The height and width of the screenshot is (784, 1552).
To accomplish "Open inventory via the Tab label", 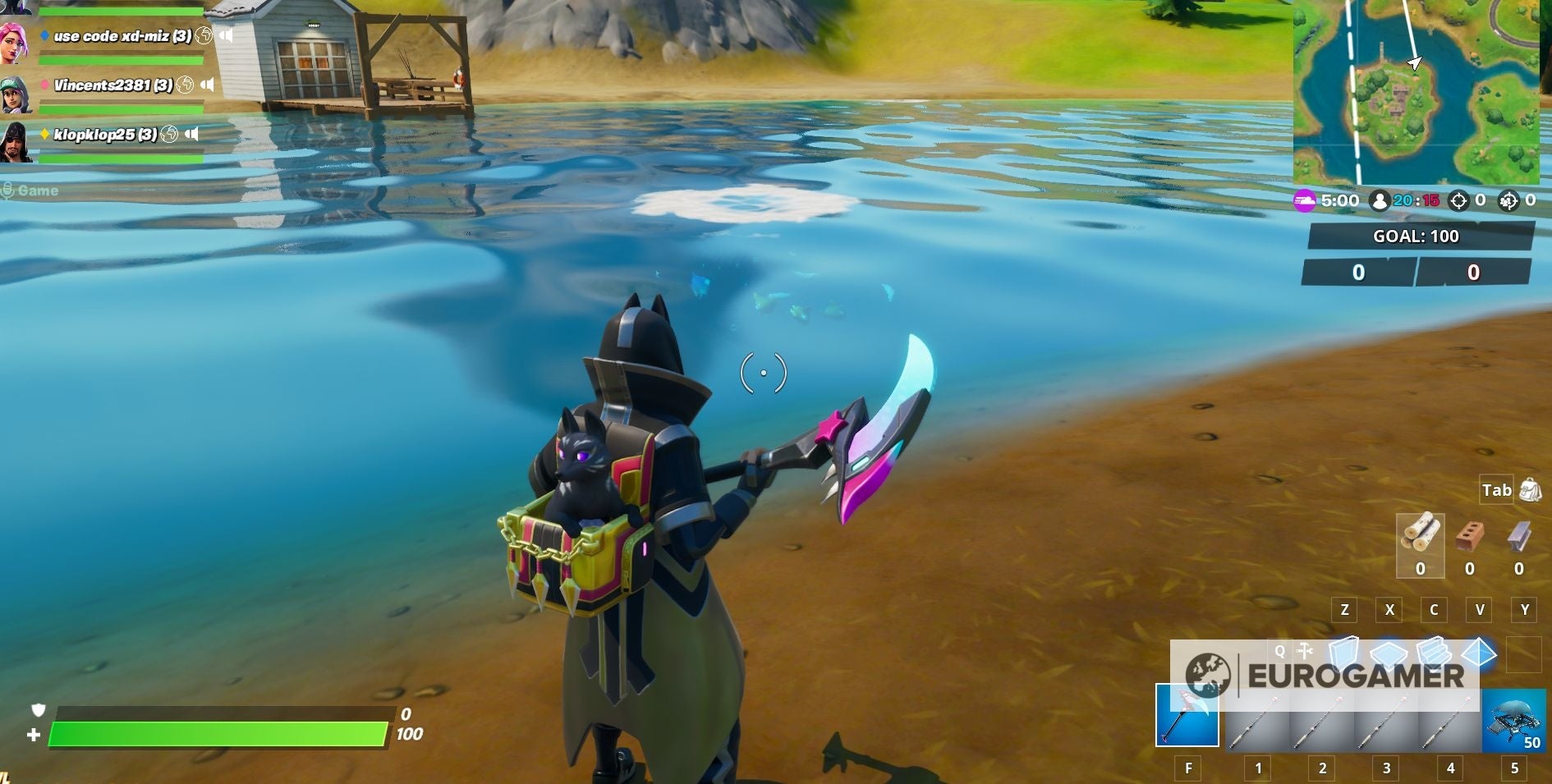I will coord(1497,490).
